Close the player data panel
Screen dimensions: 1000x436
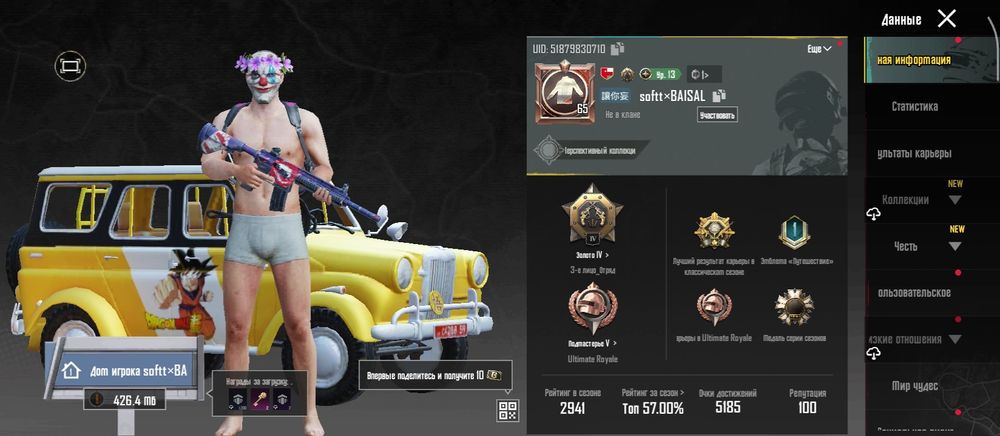946,18
